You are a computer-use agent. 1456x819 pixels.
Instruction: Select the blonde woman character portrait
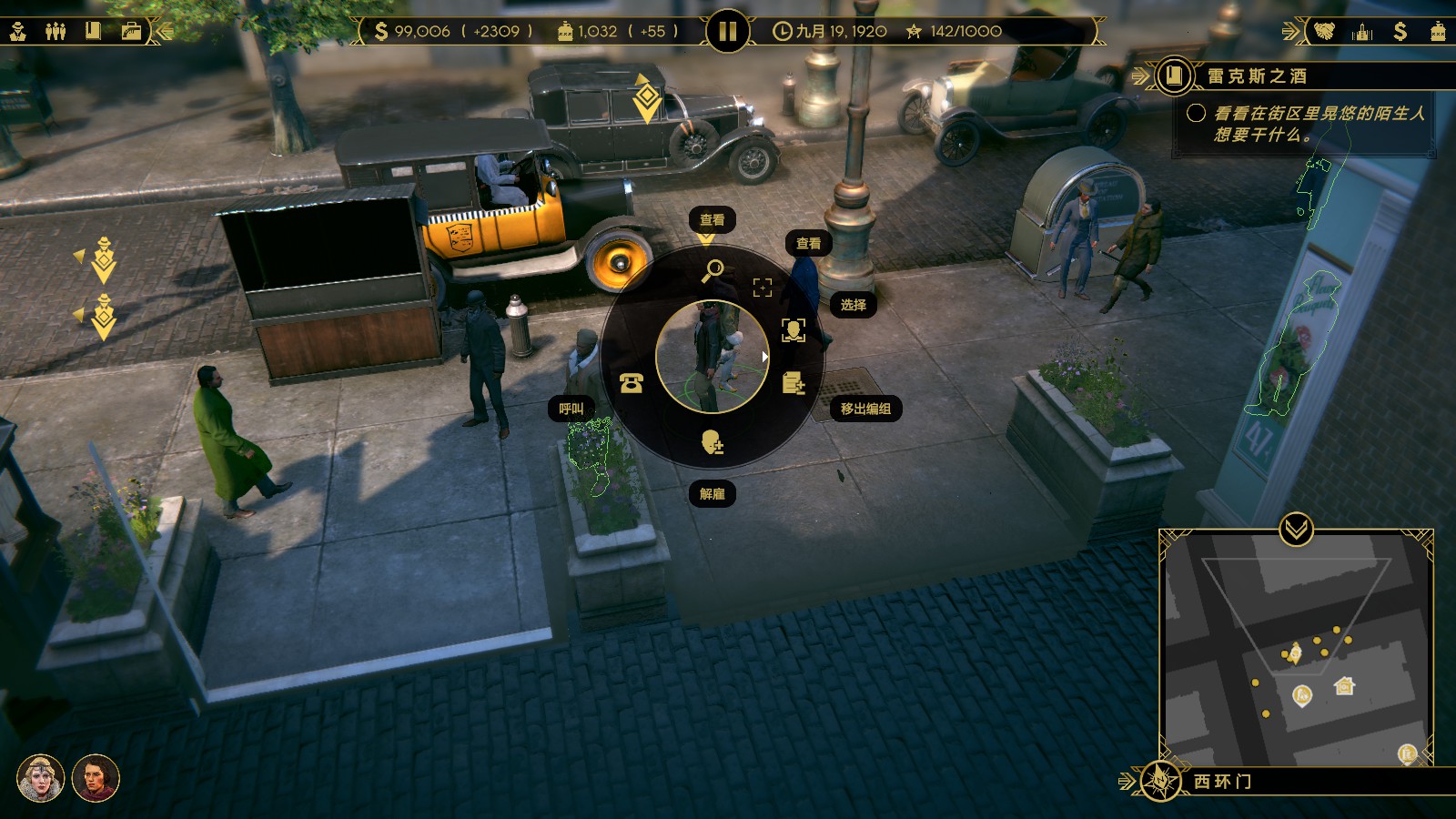coord(40,779)
